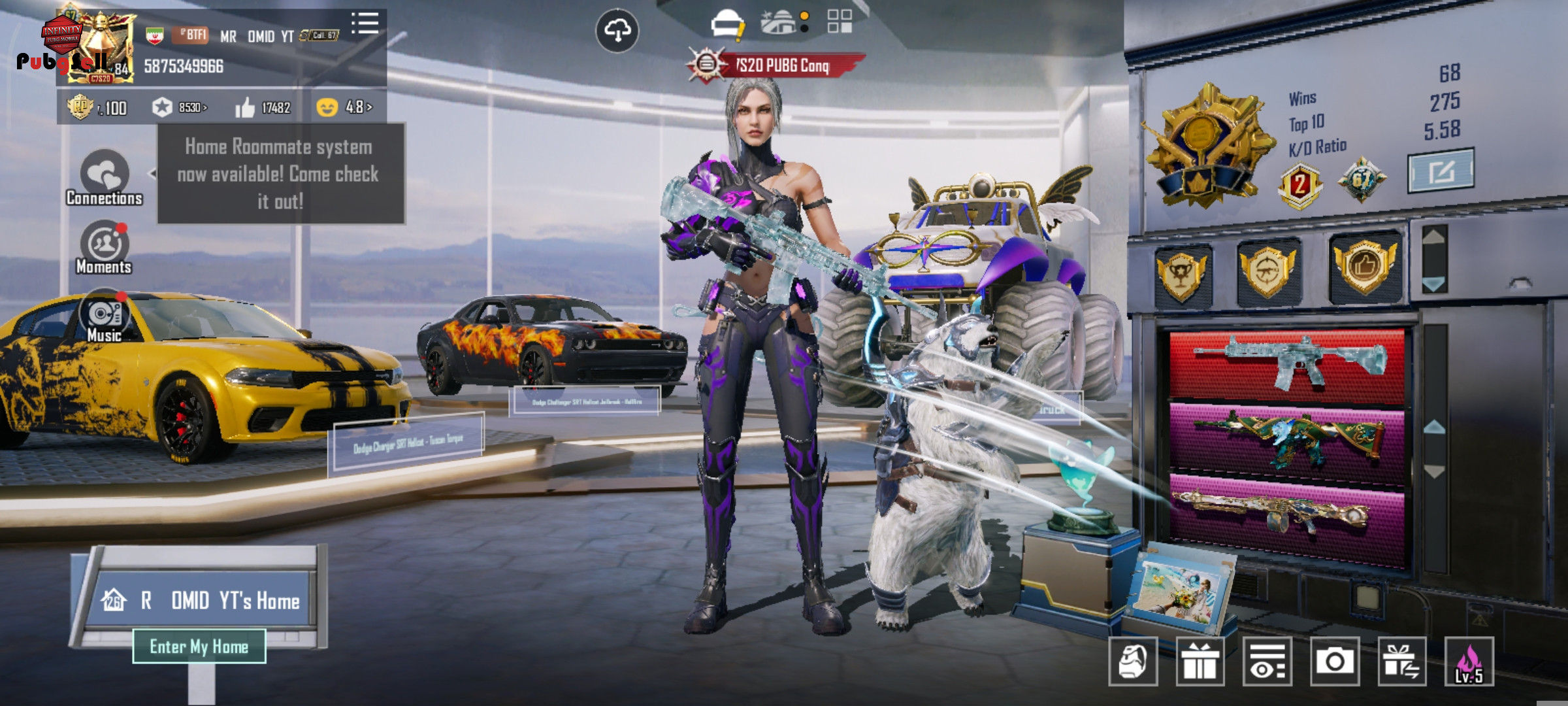1568x706 pixels.
Task: Give a like with thumbs-up icon
Action: [x=245, y=108]
